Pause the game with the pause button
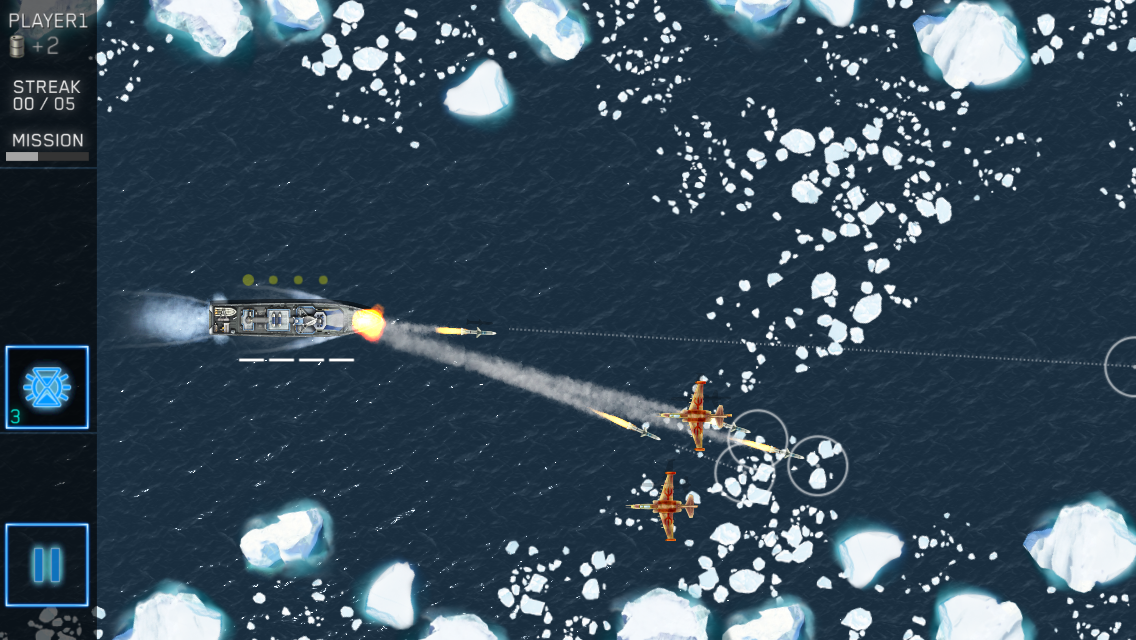The width and height of the screenshot is (1136, 640). [x=47, y=565]
